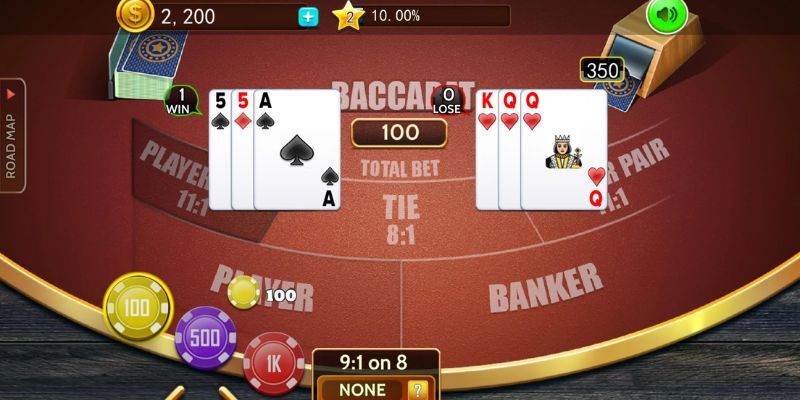Bet on the Banker area

click(x=545, y=288)
